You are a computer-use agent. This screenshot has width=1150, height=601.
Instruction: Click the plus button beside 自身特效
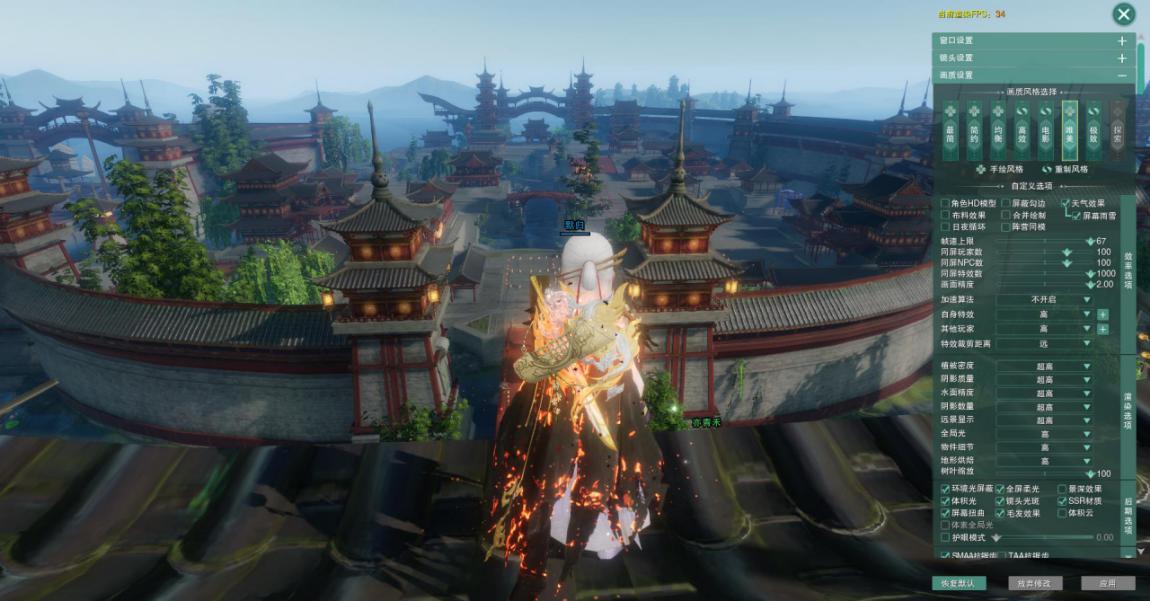click(1103, 314)
